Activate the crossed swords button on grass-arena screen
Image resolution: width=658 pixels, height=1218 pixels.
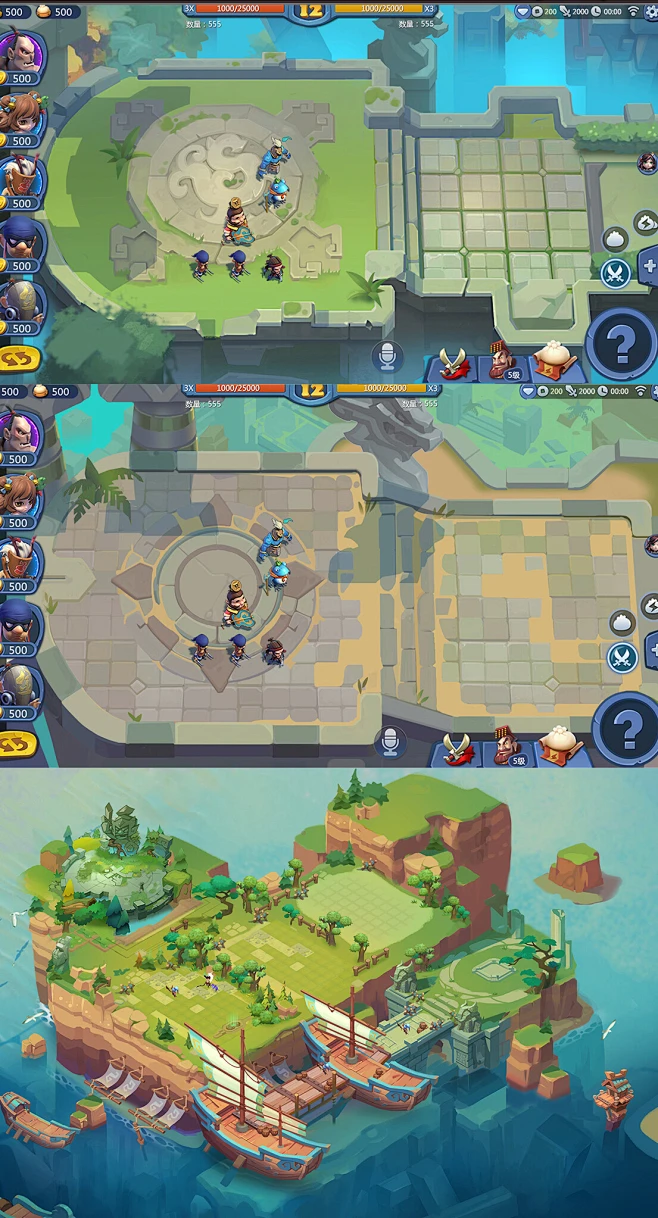pos(616,271)
